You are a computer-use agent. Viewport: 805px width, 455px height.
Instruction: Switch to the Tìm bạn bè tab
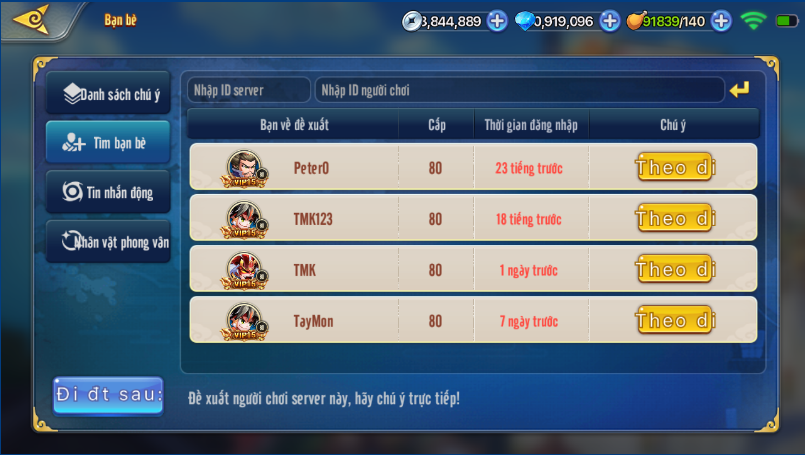point(108,143)
